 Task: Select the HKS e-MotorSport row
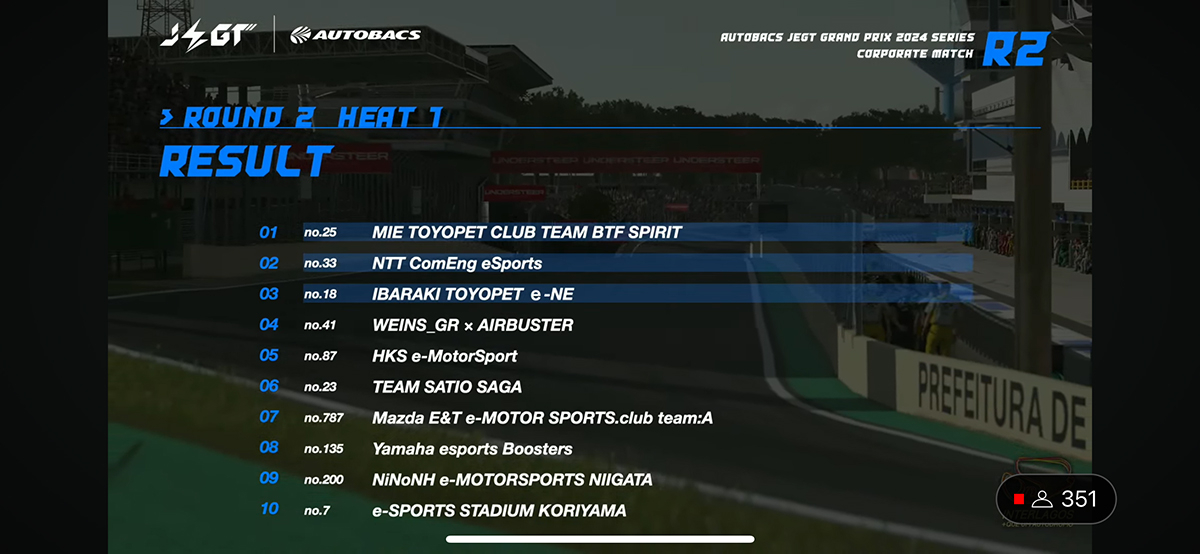pyautogui.click(x=444, y=356)
